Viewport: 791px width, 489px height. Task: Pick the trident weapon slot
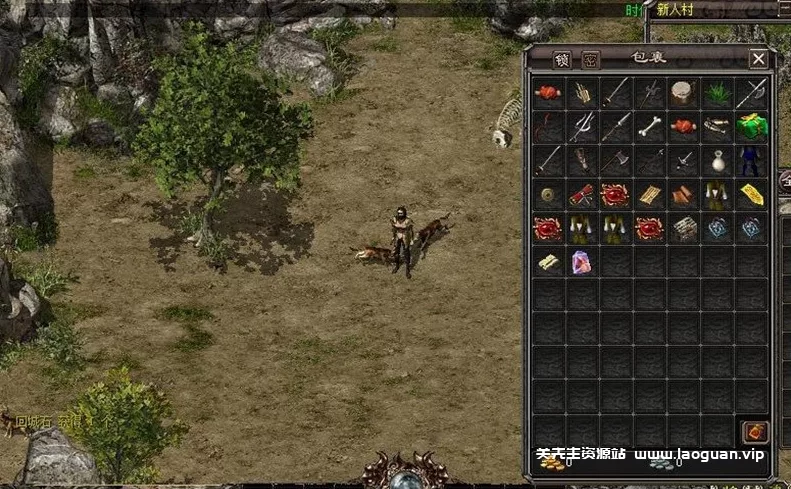point(581,127)
